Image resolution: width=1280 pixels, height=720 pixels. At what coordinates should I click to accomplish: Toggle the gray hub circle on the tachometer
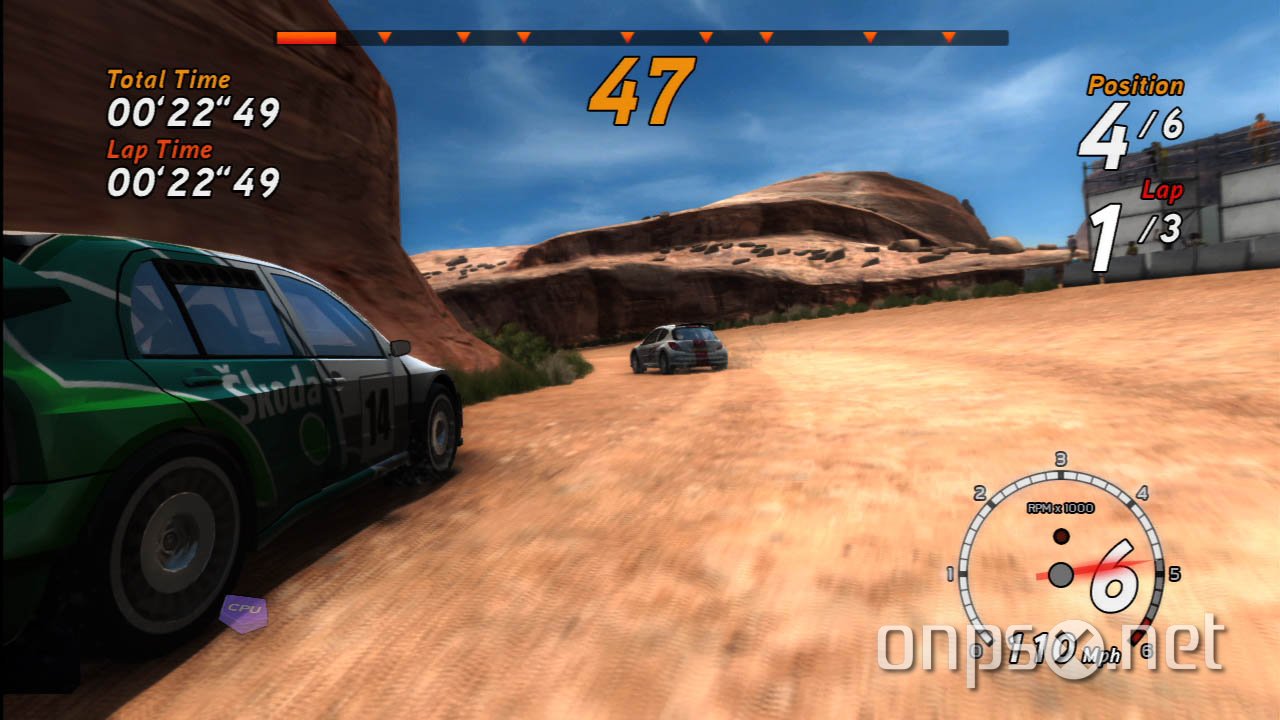tap(1061, 575)
